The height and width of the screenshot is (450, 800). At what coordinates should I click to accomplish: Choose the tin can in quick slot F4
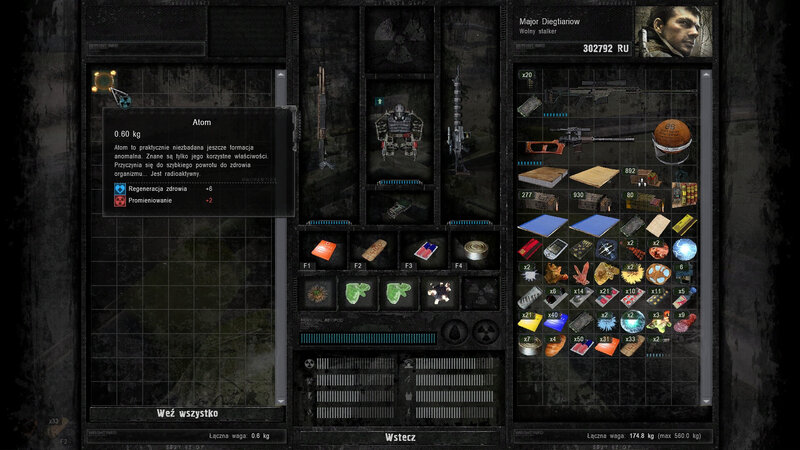[473, 249]
